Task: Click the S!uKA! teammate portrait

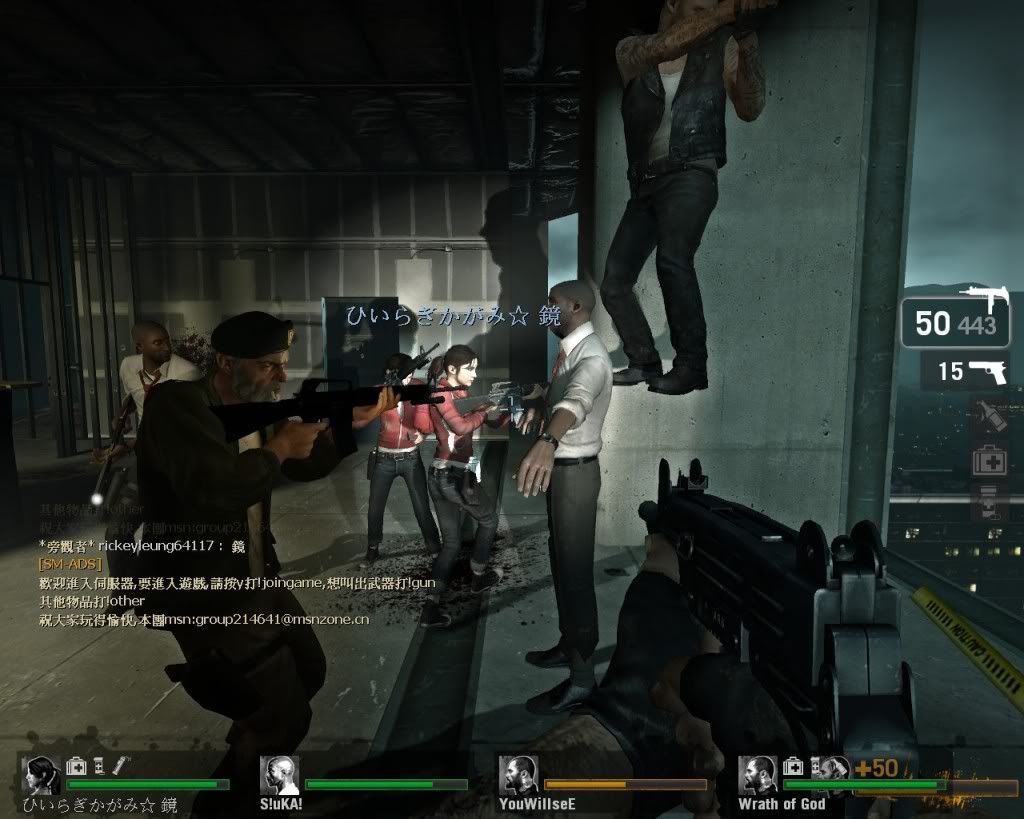Action: pos(279,775)
